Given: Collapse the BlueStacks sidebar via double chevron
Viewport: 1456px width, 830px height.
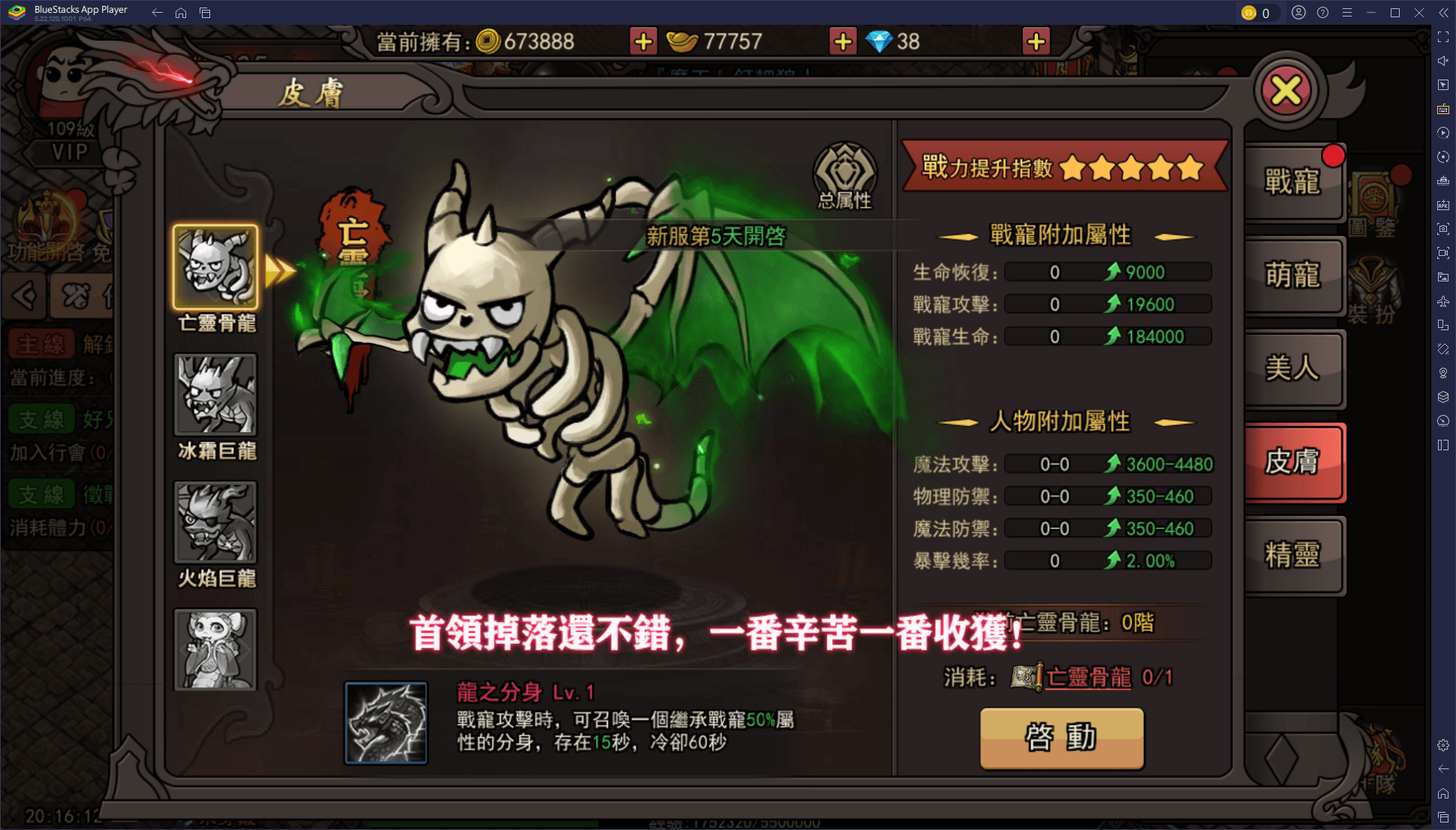Looking at the screenshot, I should coord(1442,12).
